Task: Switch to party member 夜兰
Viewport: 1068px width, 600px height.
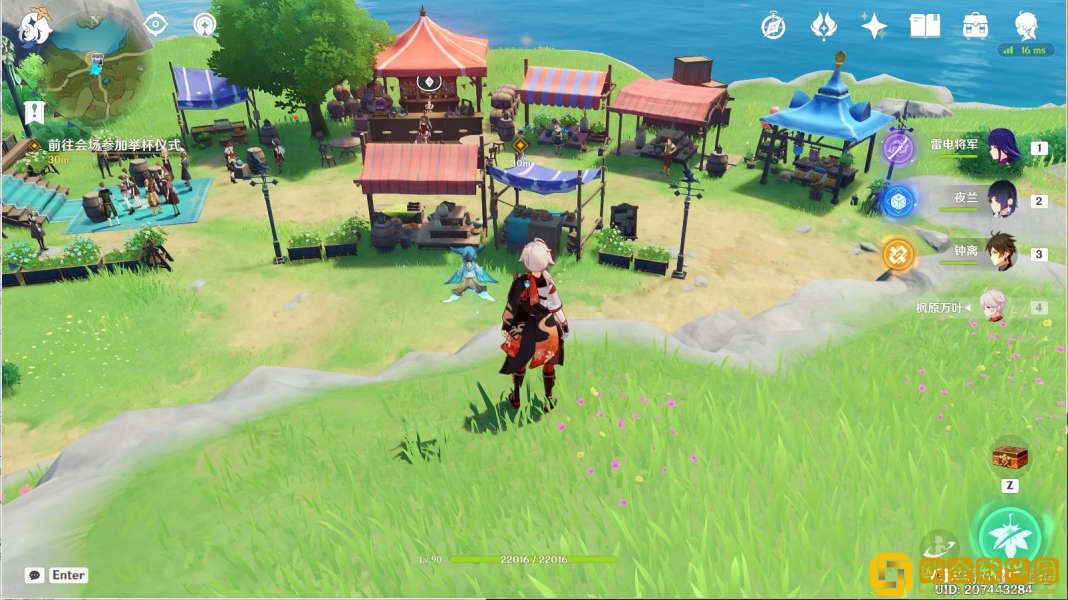Action: (1002, 199)
